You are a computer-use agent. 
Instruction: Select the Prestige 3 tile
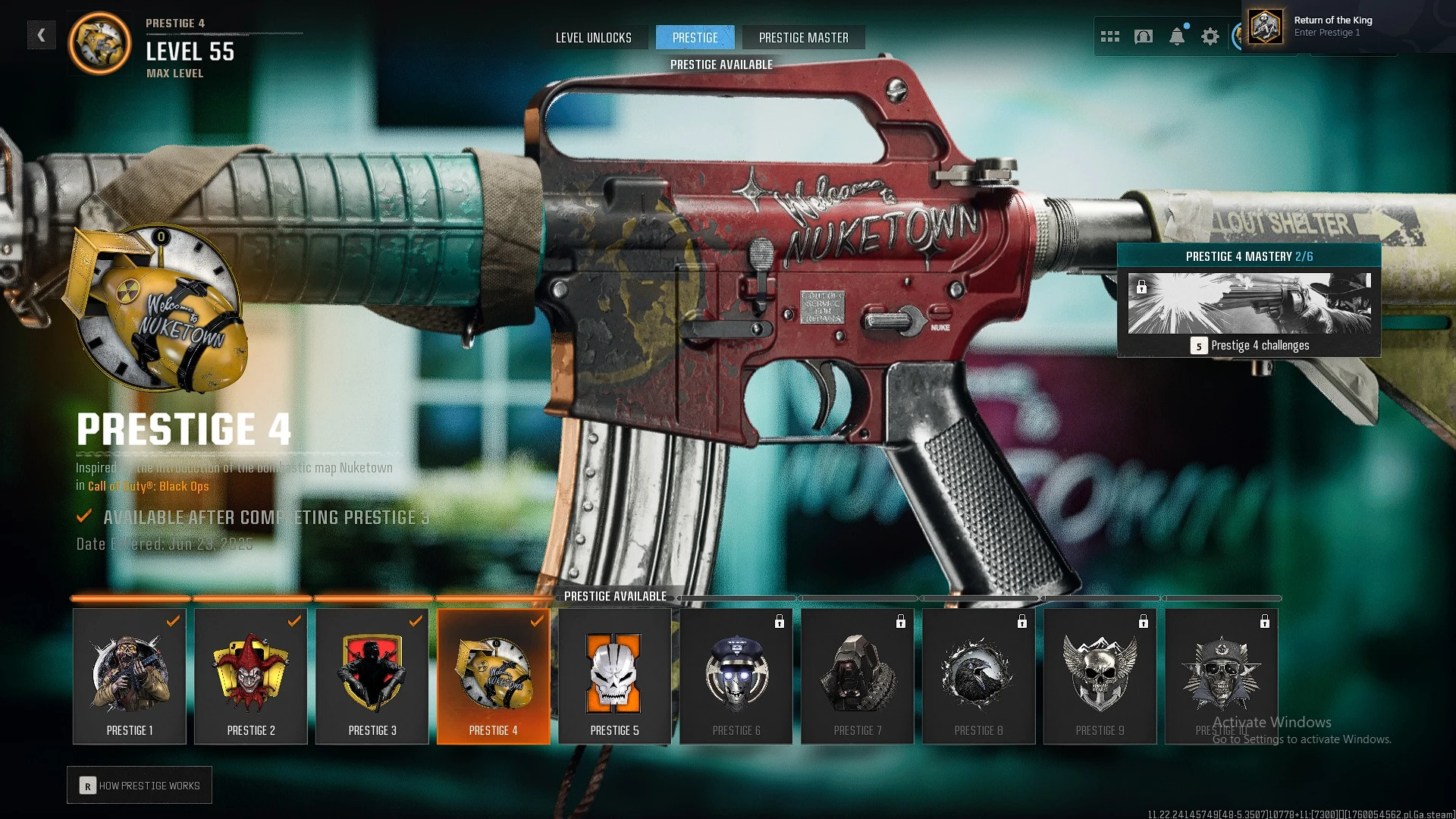tap(372, 676)
